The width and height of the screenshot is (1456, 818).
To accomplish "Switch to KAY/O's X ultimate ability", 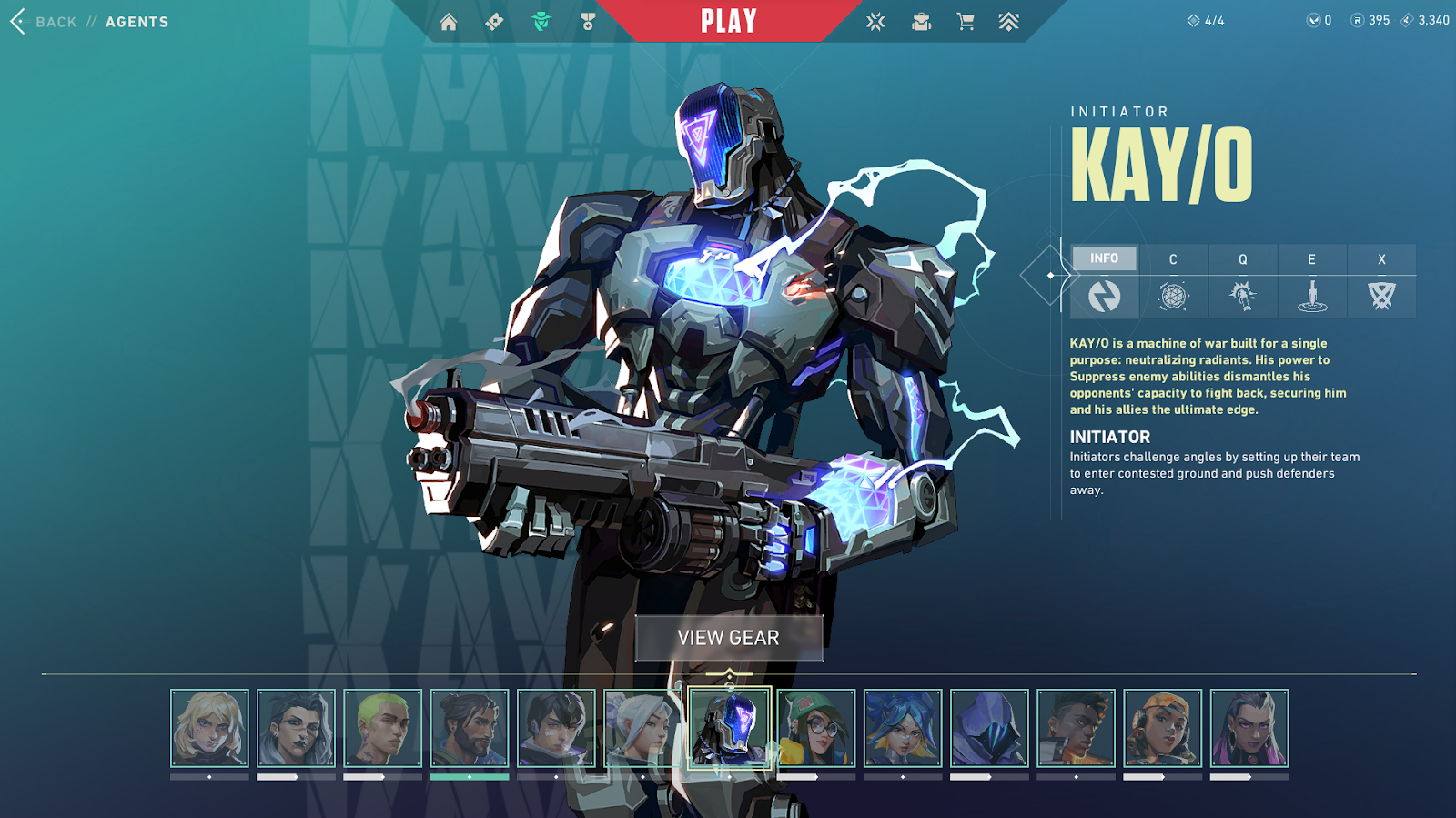I will coord(1381,282).
